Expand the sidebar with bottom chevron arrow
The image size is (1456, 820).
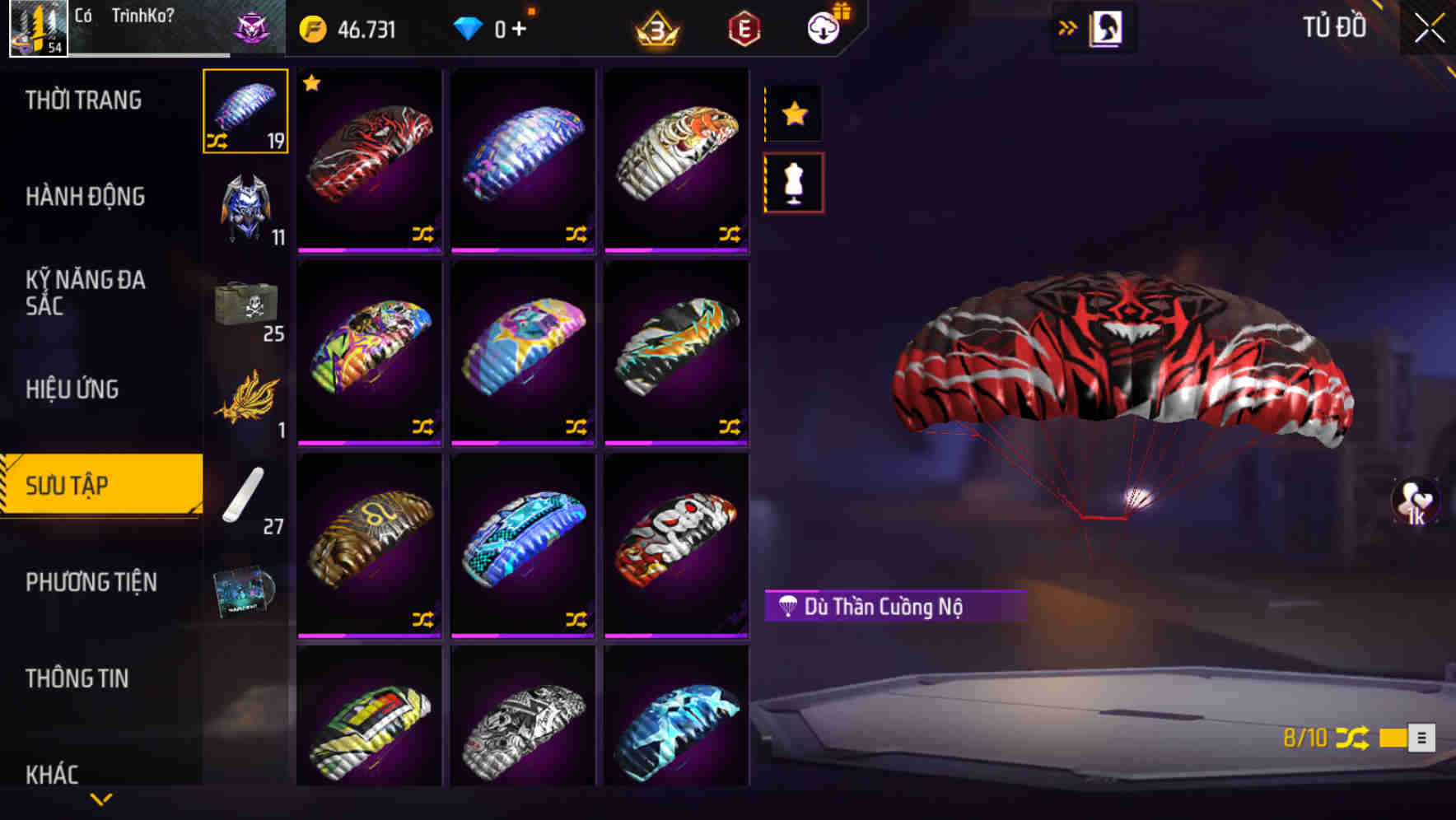click(101, 797)
